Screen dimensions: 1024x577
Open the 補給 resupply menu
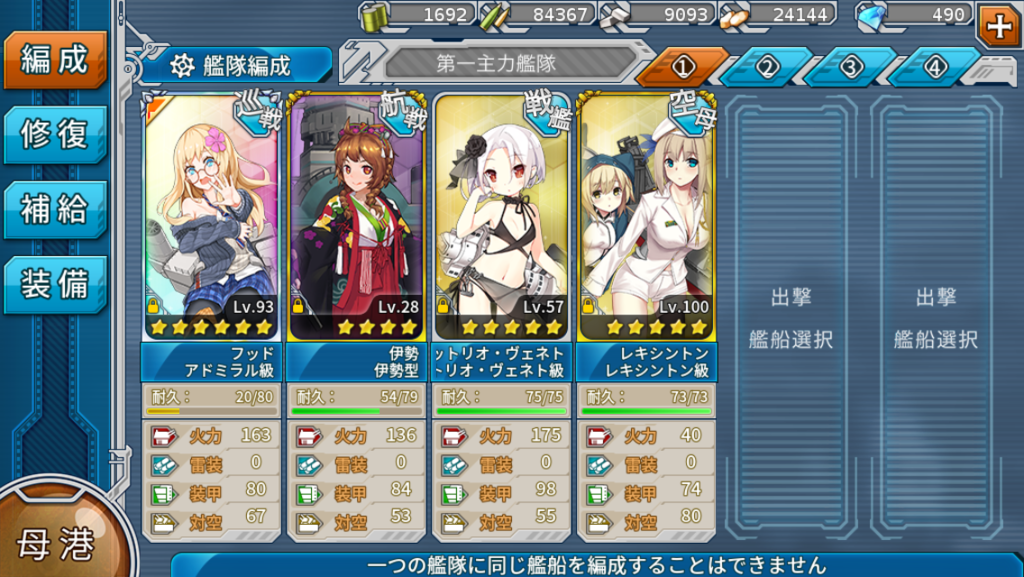(x=55, y=210)
